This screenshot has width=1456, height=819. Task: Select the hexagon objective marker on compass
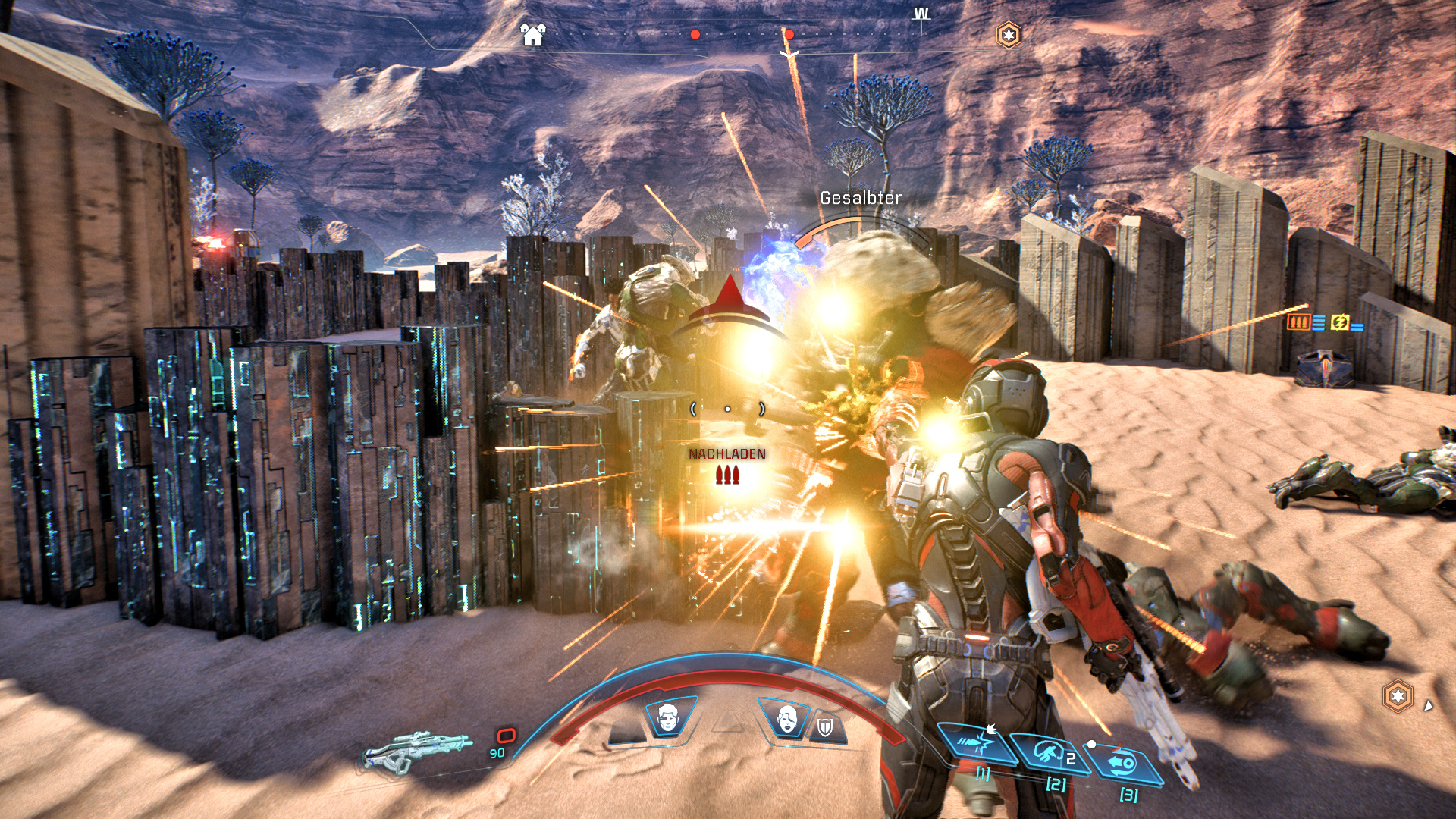(x=1008, y=35)
